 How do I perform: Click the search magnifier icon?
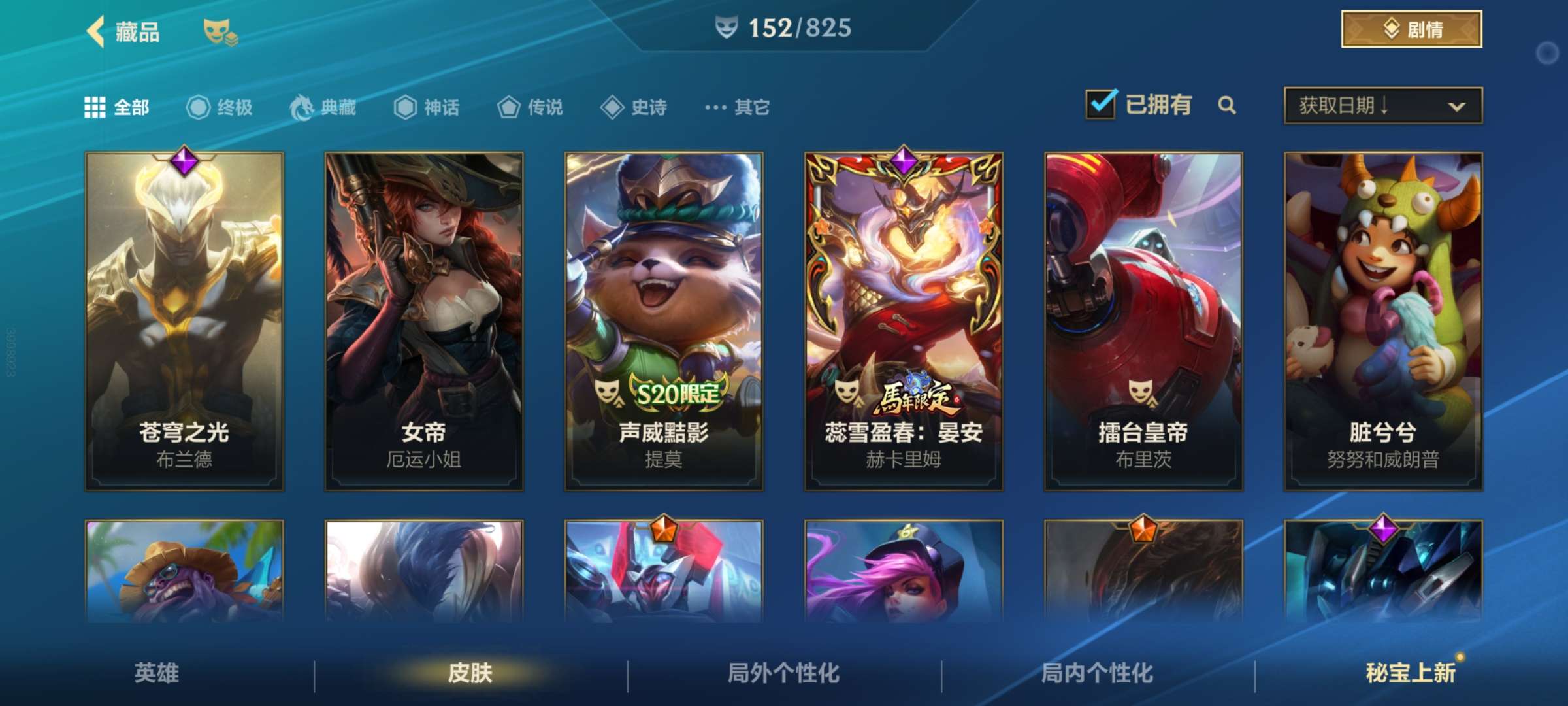point(1228,105)
